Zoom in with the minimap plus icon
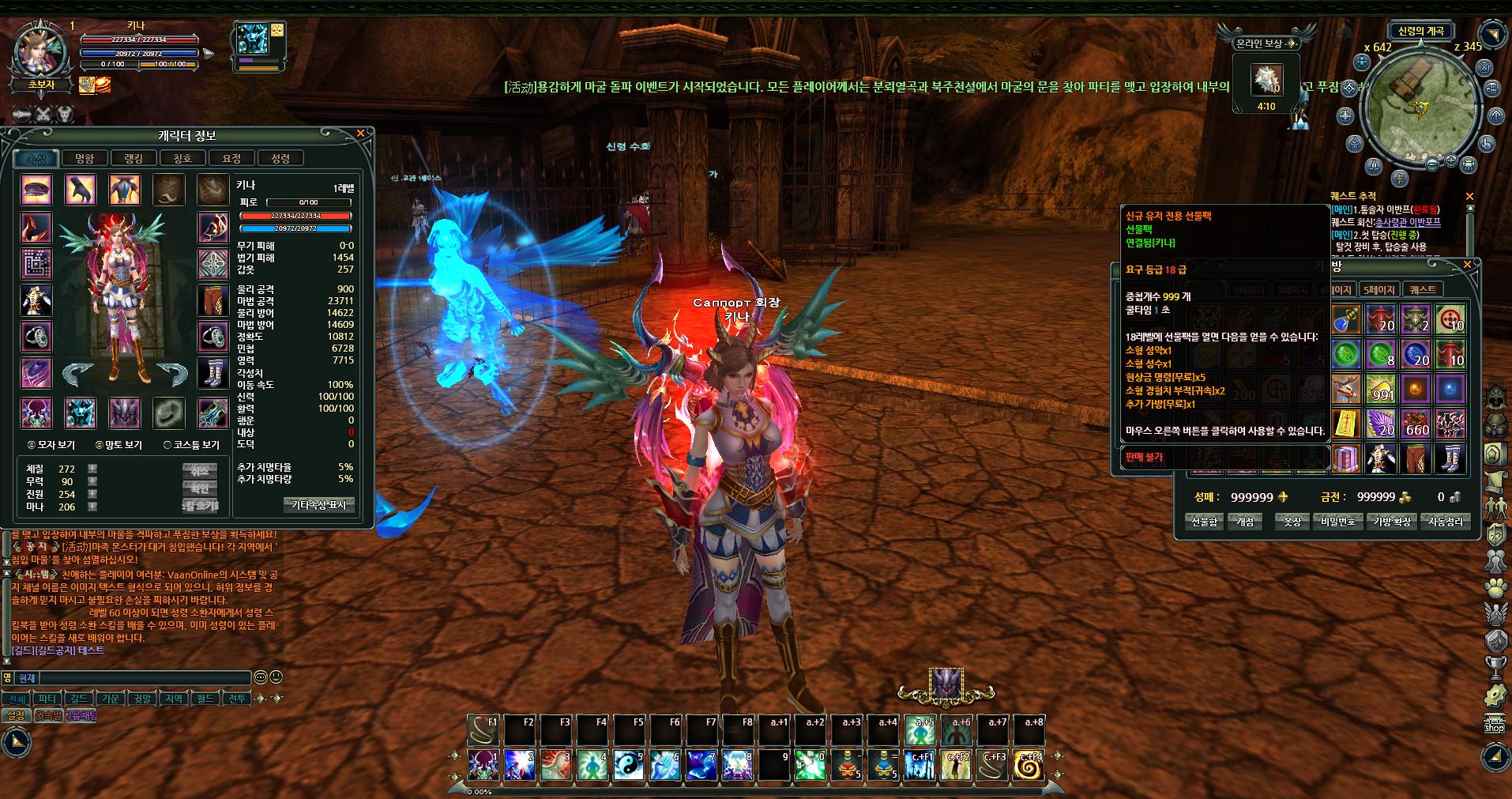The image size is (1512, 799). pos(1450,160)
